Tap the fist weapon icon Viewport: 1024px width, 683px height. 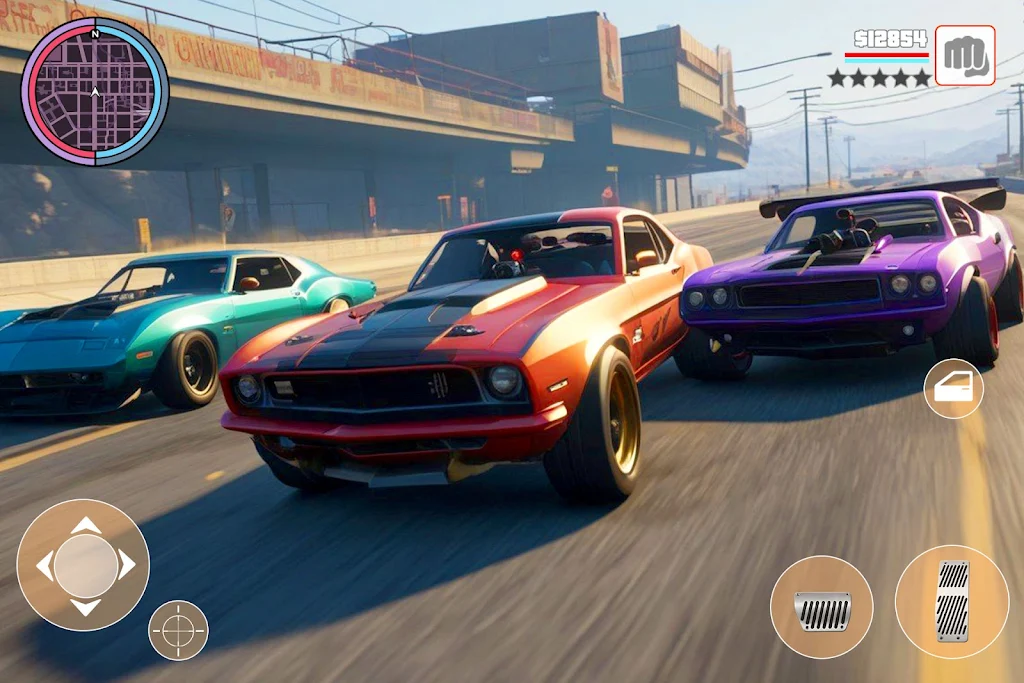point(965,56)
